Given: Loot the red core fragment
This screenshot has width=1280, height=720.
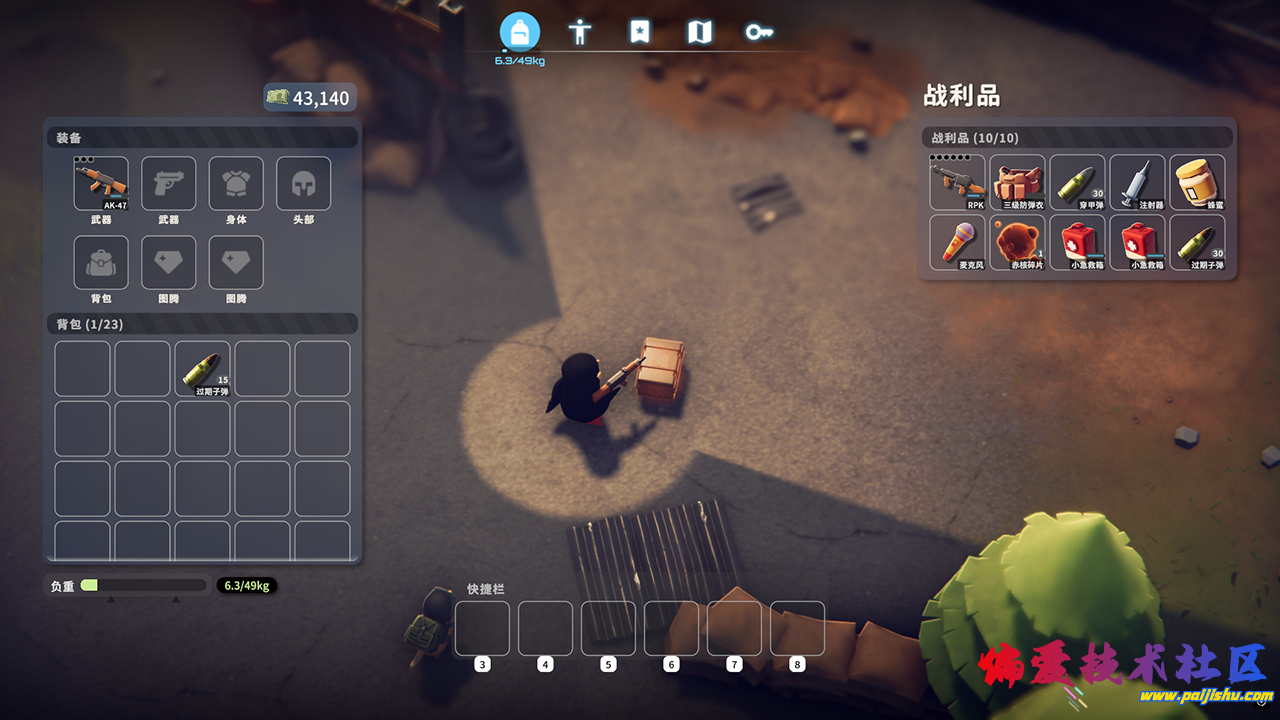Looking at the screenshot, I should pyautogui.click(x=1017, y=242).
